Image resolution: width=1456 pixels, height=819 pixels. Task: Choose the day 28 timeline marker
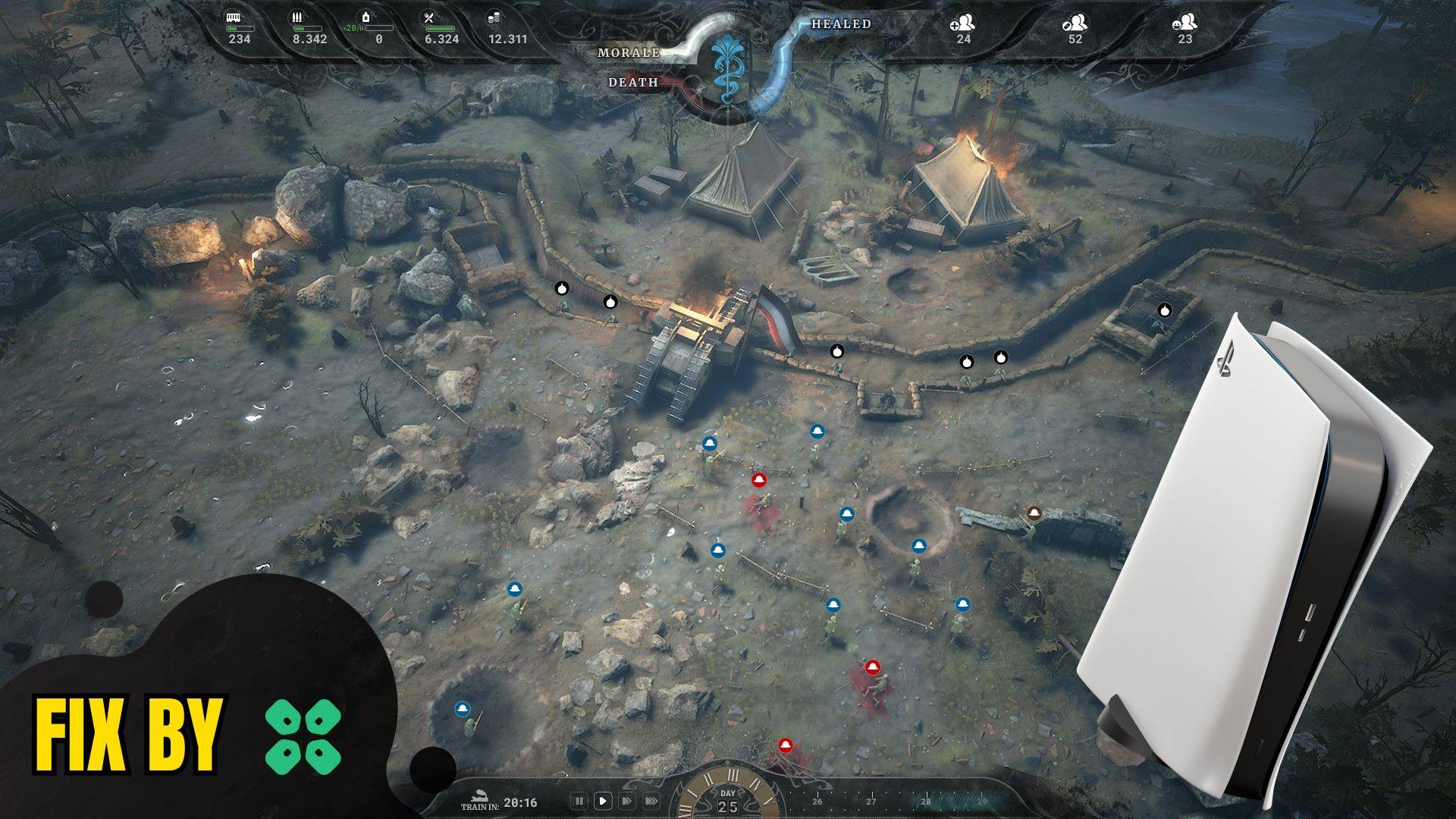click(x=925, y=801)
